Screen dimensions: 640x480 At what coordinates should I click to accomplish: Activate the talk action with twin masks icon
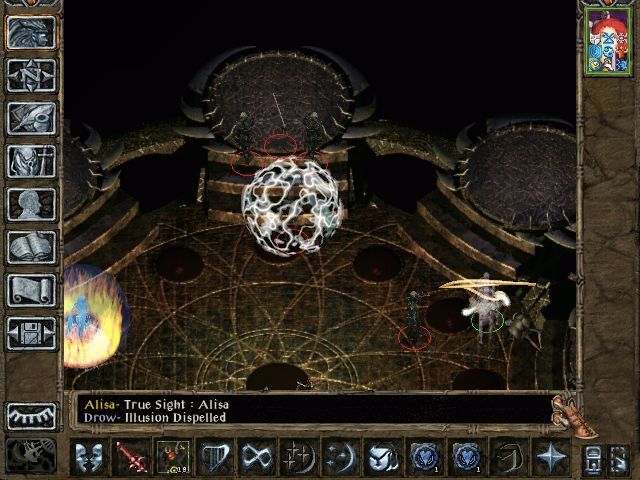tap(89, 458)
